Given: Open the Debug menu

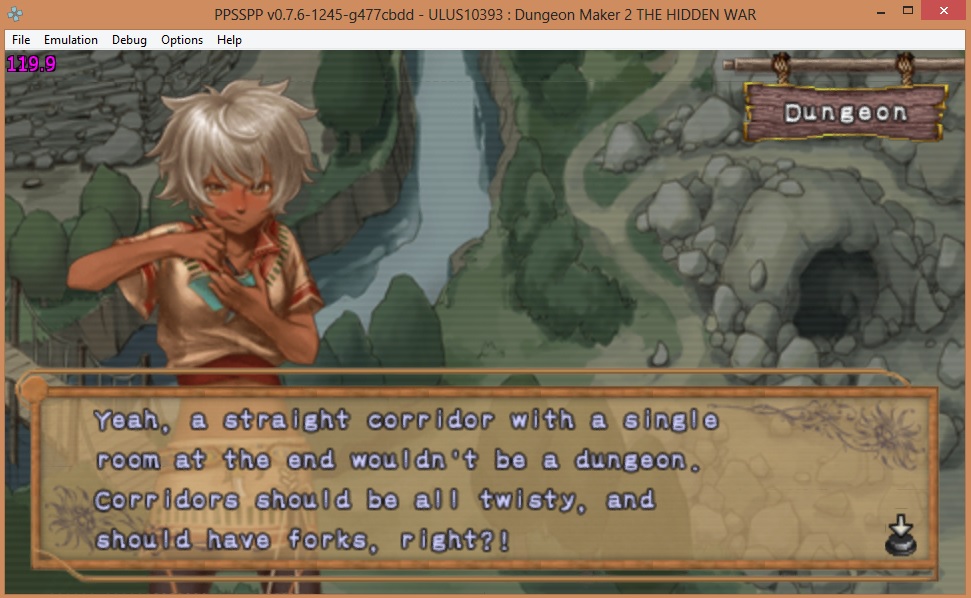Looking at the screenshot, I should coord(129,40).
